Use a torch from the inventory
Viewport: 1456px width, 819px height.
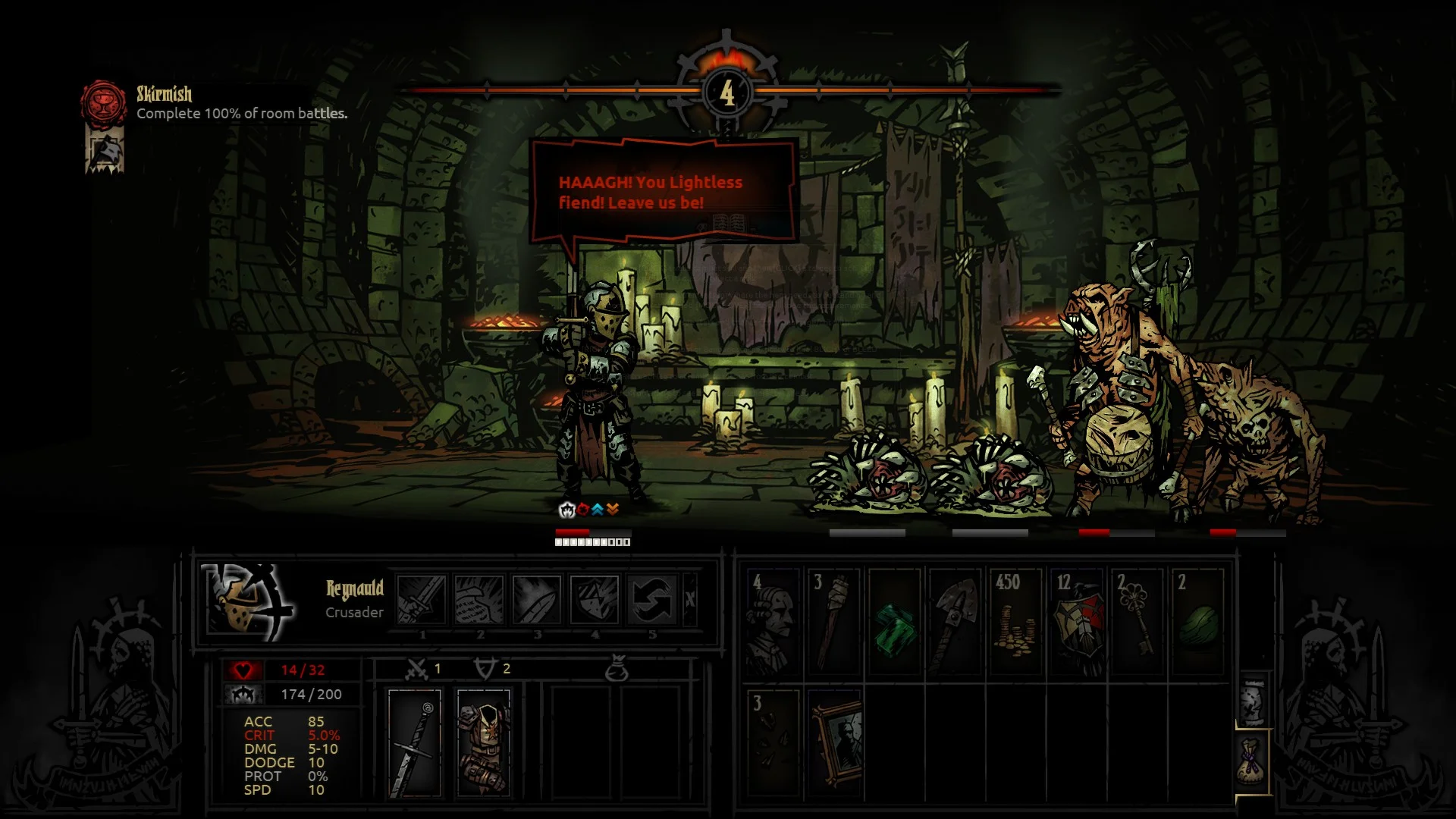833,622
